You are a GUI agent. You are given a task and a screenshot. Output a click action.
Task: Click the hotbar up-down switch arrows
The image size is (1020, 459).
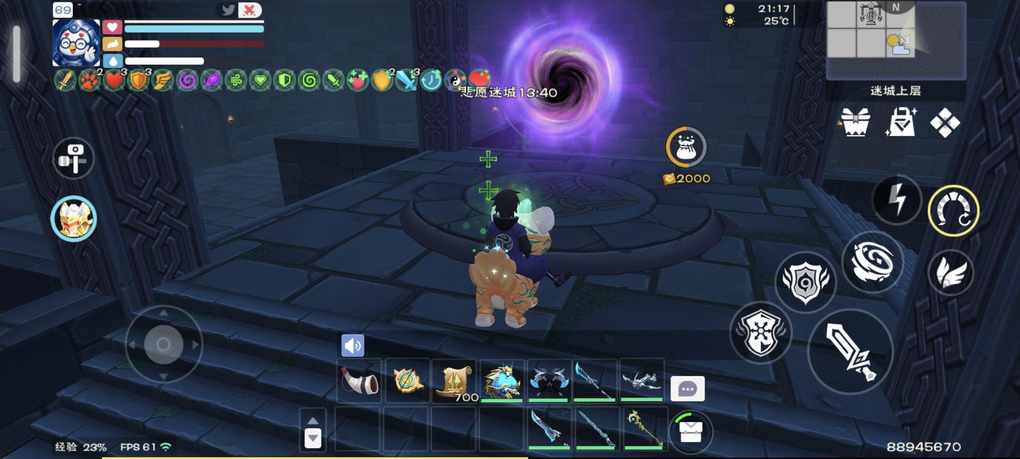tap(313, 430)
